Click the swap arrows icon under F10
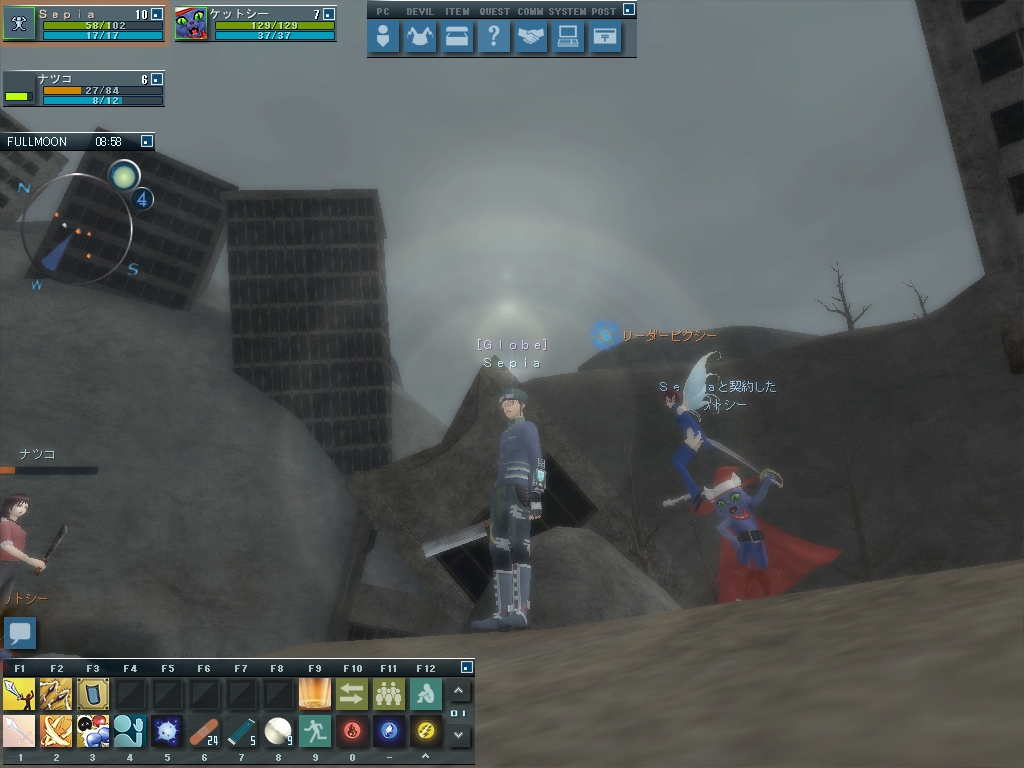 point(351,693)
